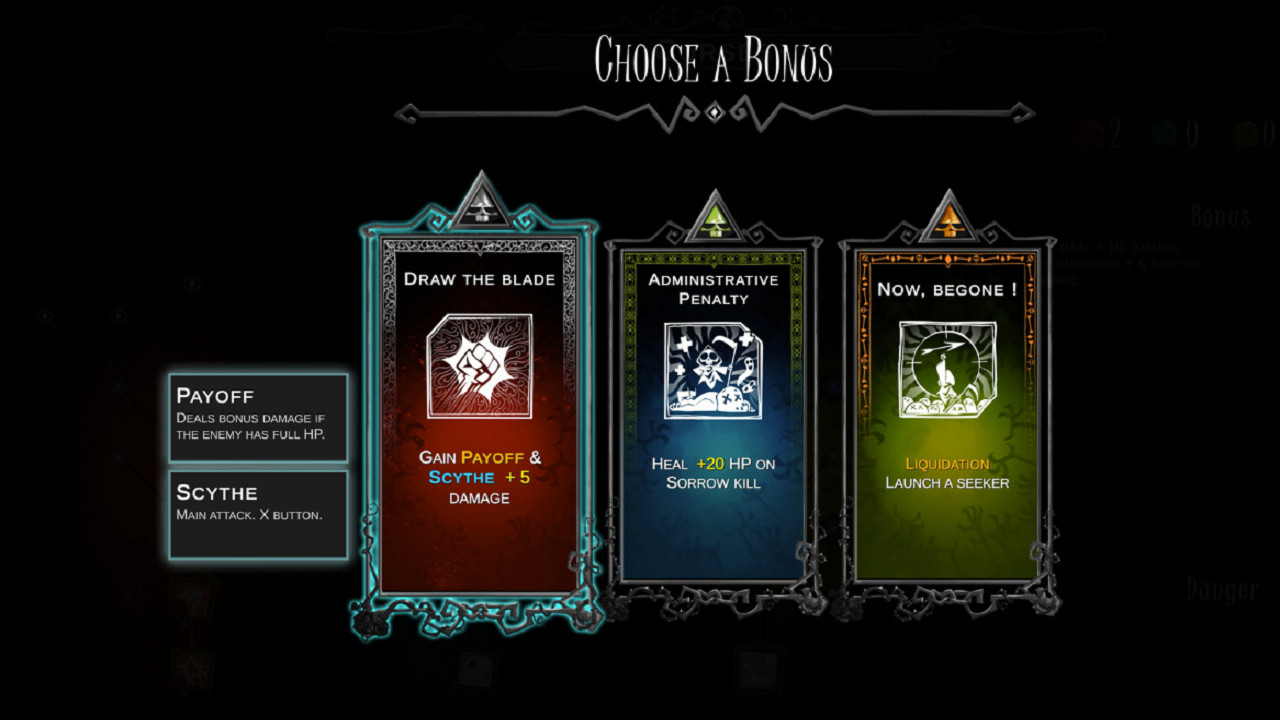Click the Choose a Bonus title
The height and width of the screenshot is (720, 1280).
716,60
